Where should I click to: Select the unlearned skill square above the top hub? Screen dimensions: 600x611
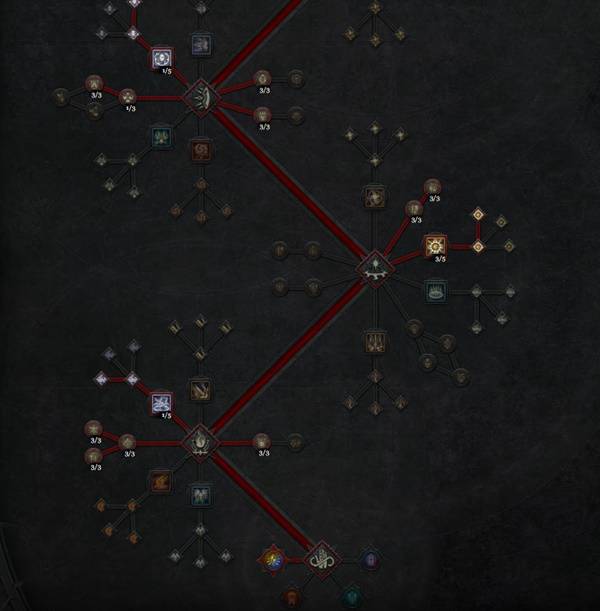coord(200,43)
